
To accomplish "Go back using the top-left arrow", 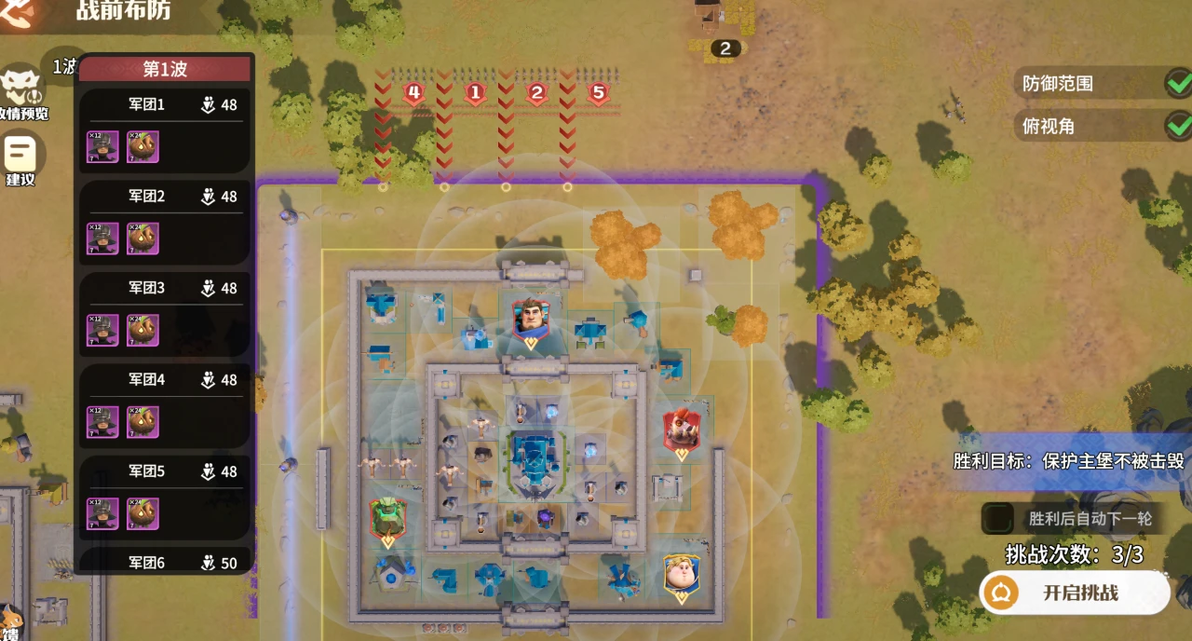I will click(18, 12).
